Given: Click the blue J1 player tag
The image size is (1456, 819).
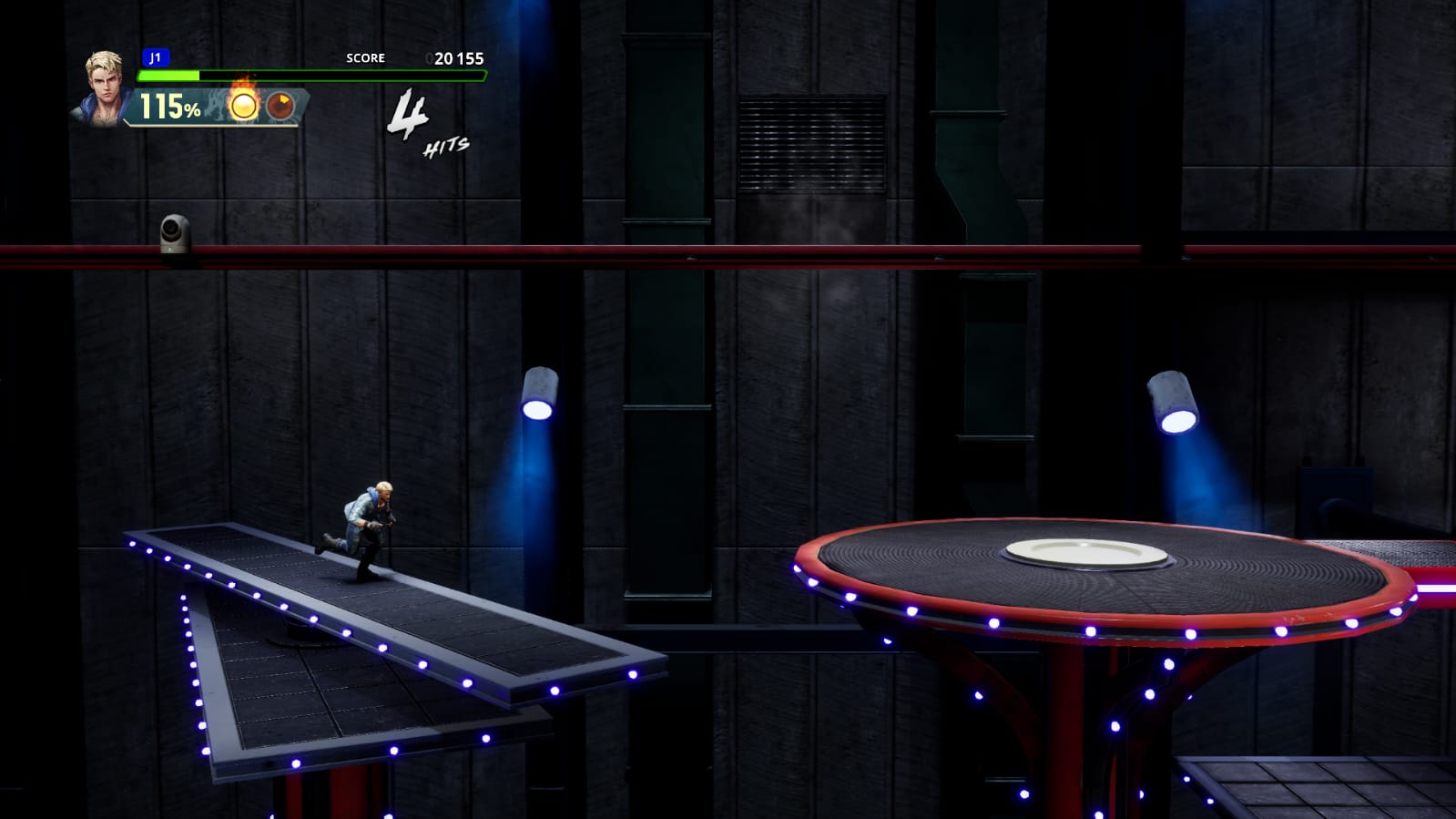Looking at the screenshot, I should (x=156, y=57).
